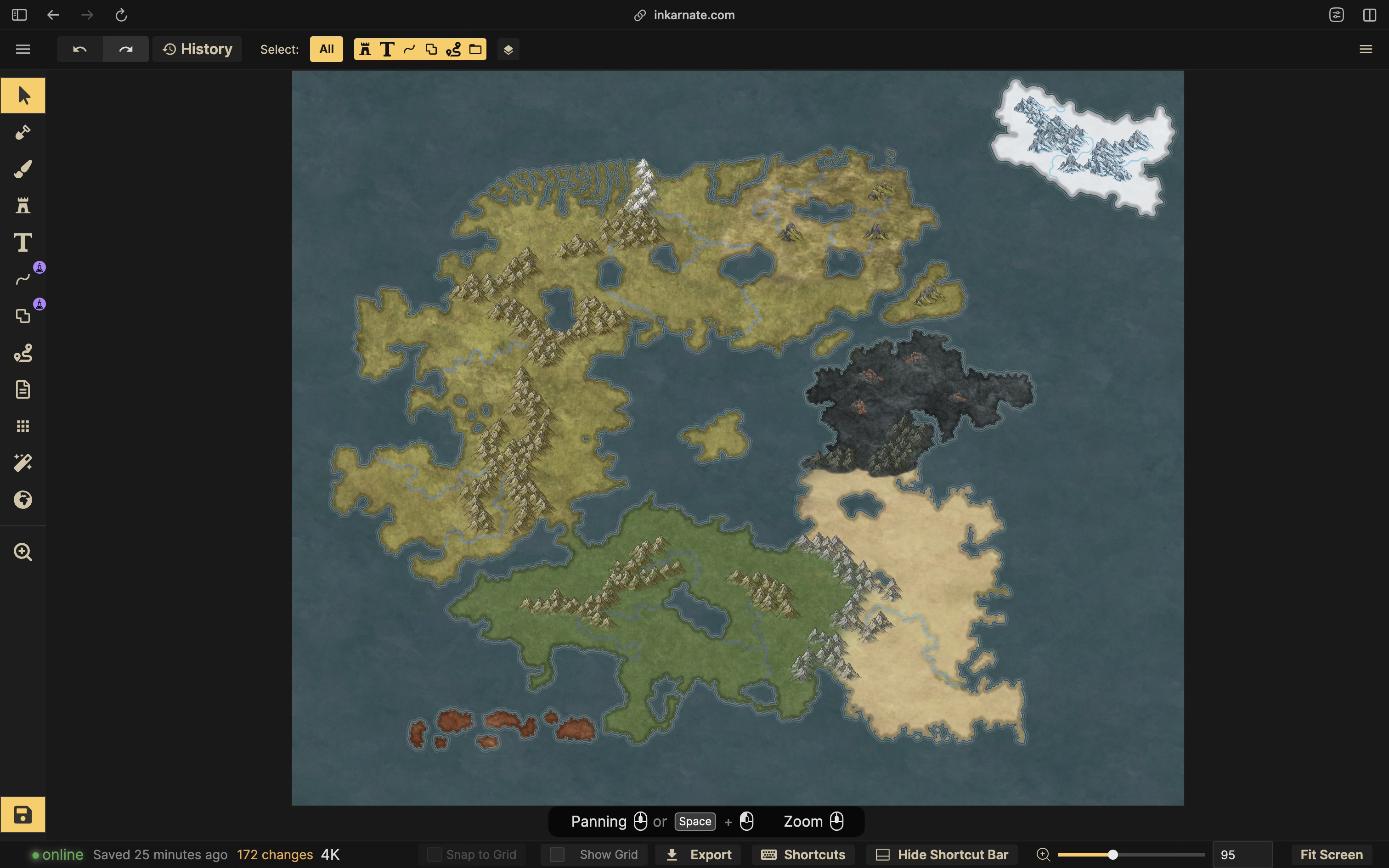Select the pointer selection tool
1389x868 pixels.
pyautogui.click(x=23, y=96)
